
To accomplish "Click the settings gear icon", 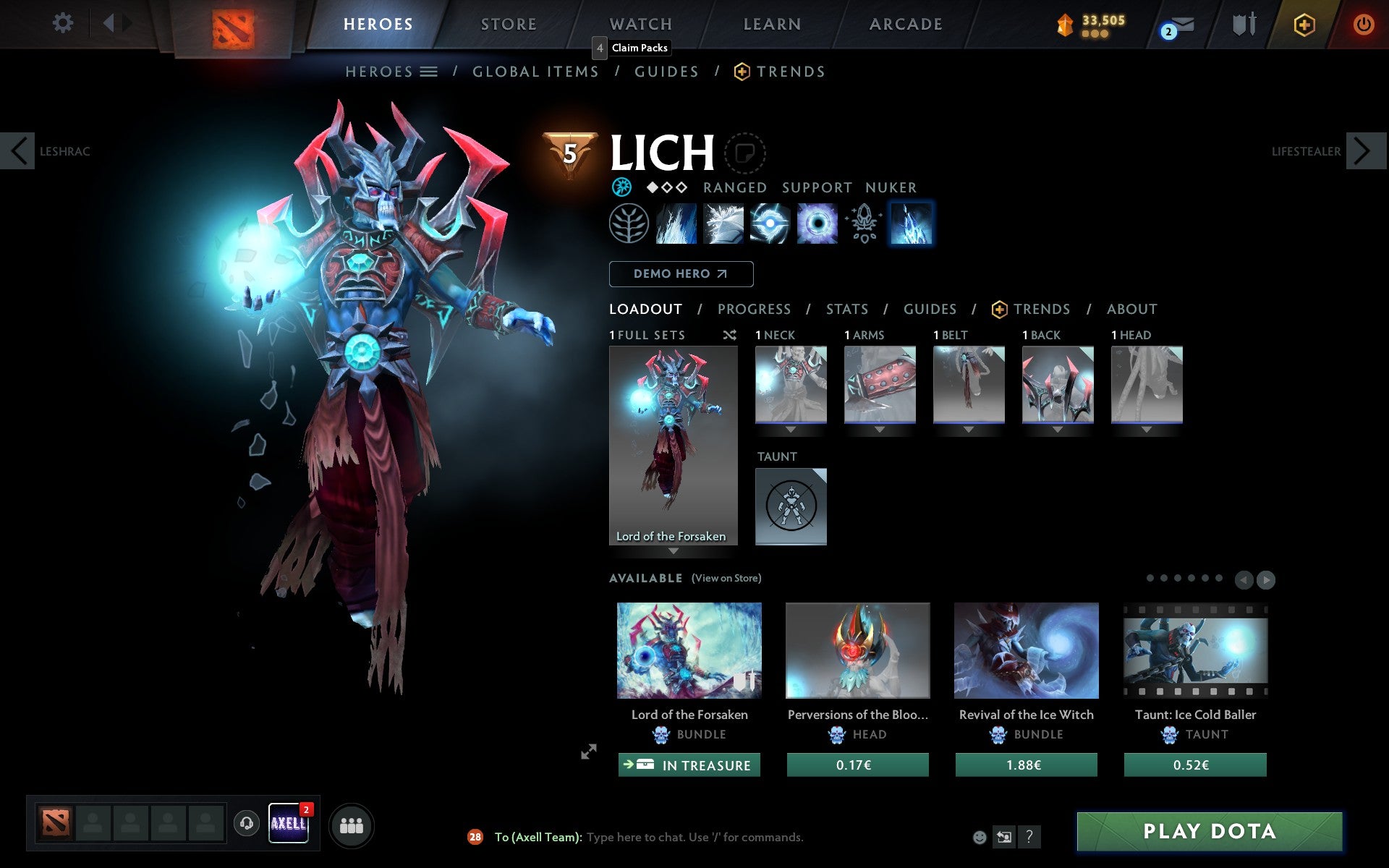I will (x=64, y=23).
